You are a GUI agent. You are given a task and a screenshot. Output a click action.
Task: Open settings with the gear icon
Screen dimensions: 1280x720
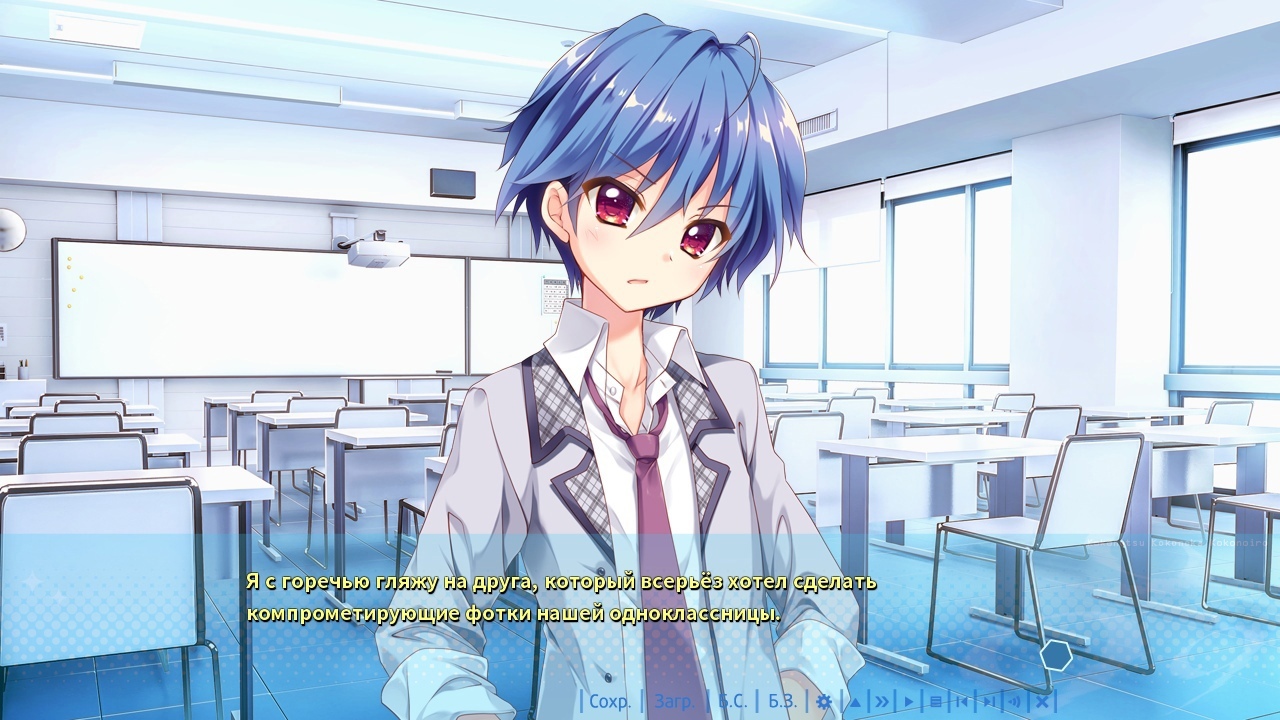click(824, 701)
